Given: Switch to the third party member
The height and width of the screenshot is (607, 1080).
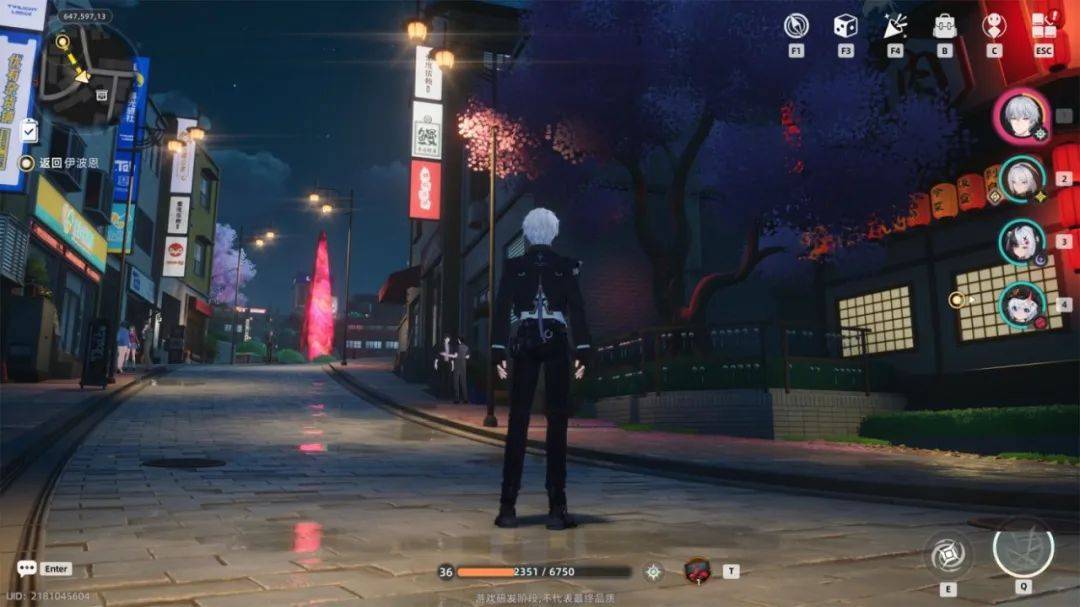Looking at the screenshot, I should click(1022, 242).
